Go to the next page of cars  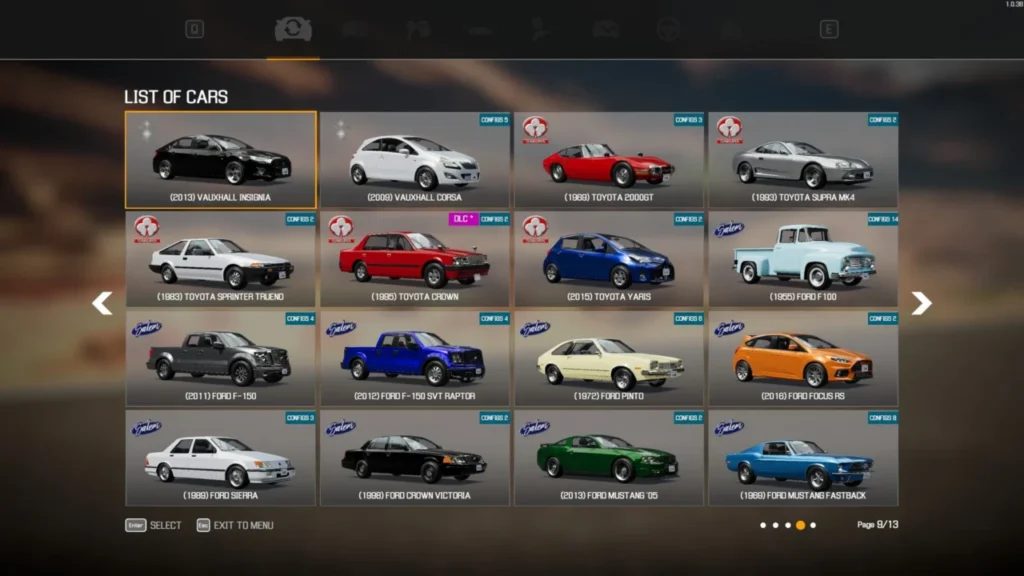(921, 303)
